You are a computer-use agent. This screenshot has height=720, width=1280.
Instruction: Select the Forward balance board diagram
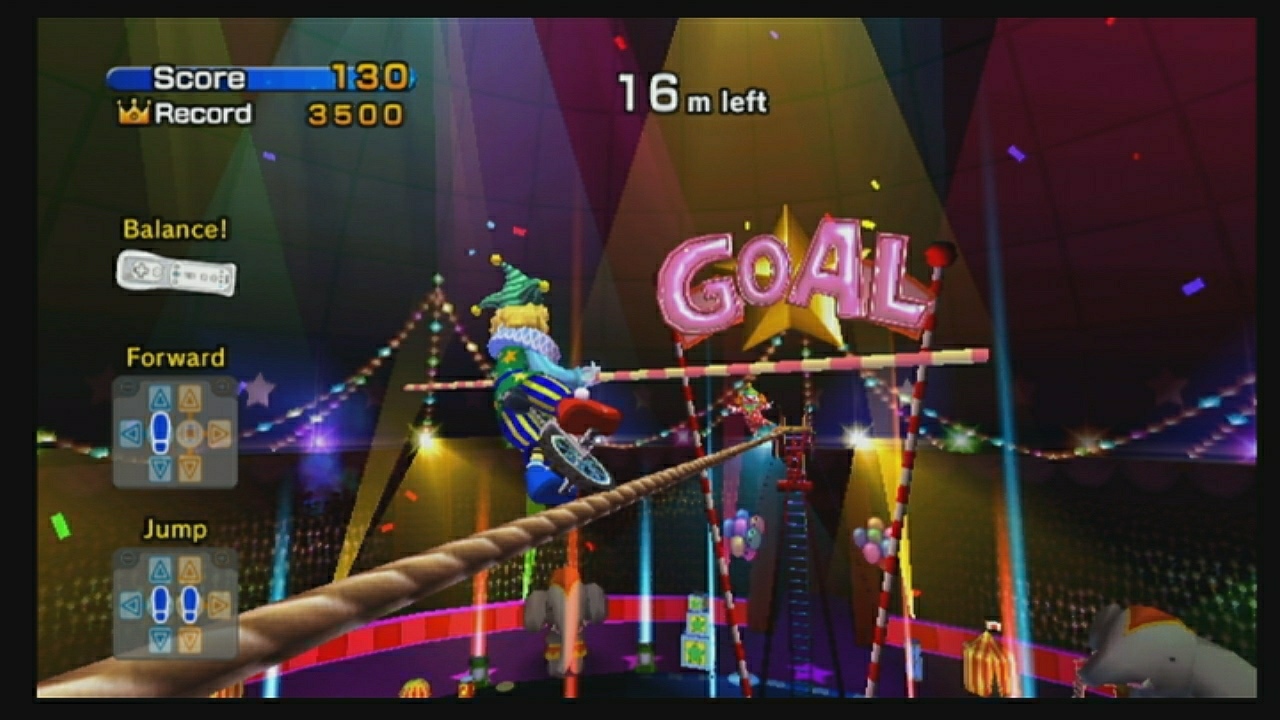point(176,434)
